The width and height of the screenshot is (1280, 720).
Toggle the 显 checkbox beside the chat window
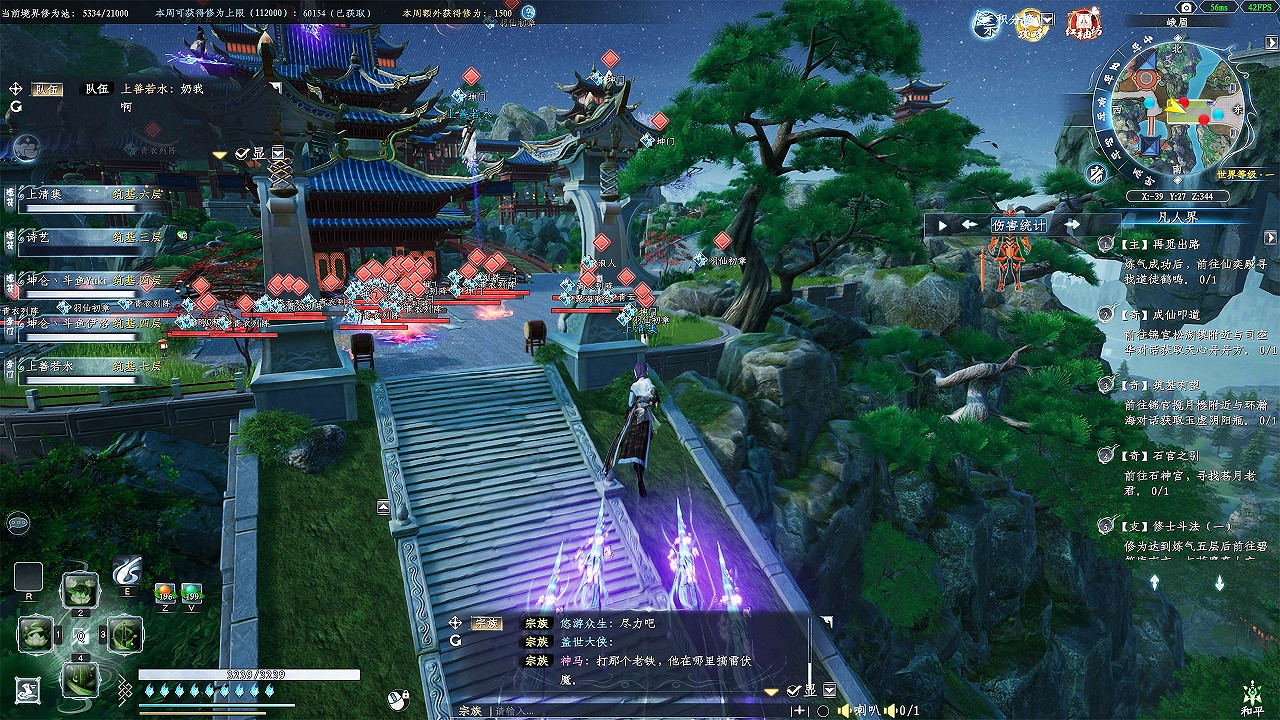[793, 690]
